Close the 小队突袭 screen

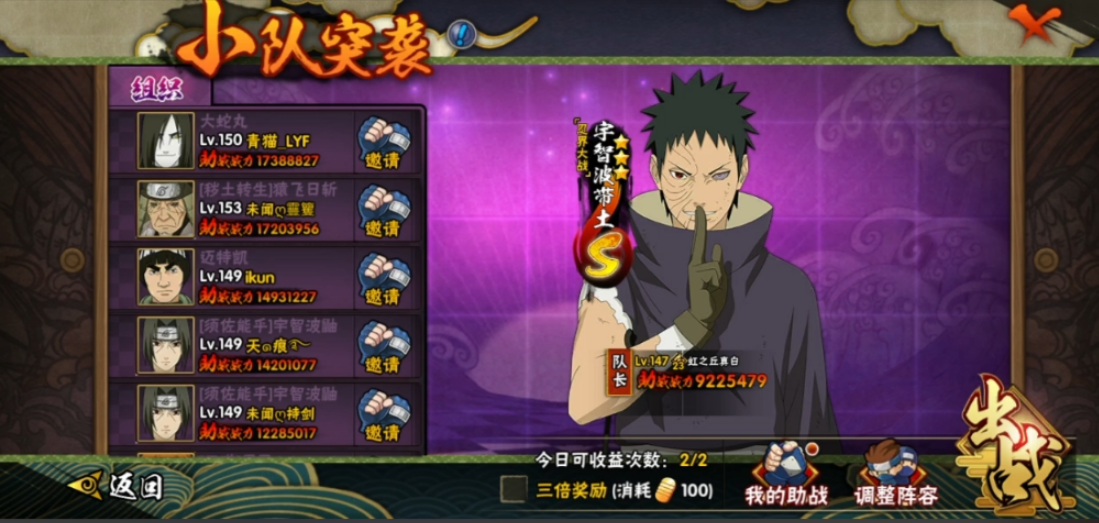1035,23
